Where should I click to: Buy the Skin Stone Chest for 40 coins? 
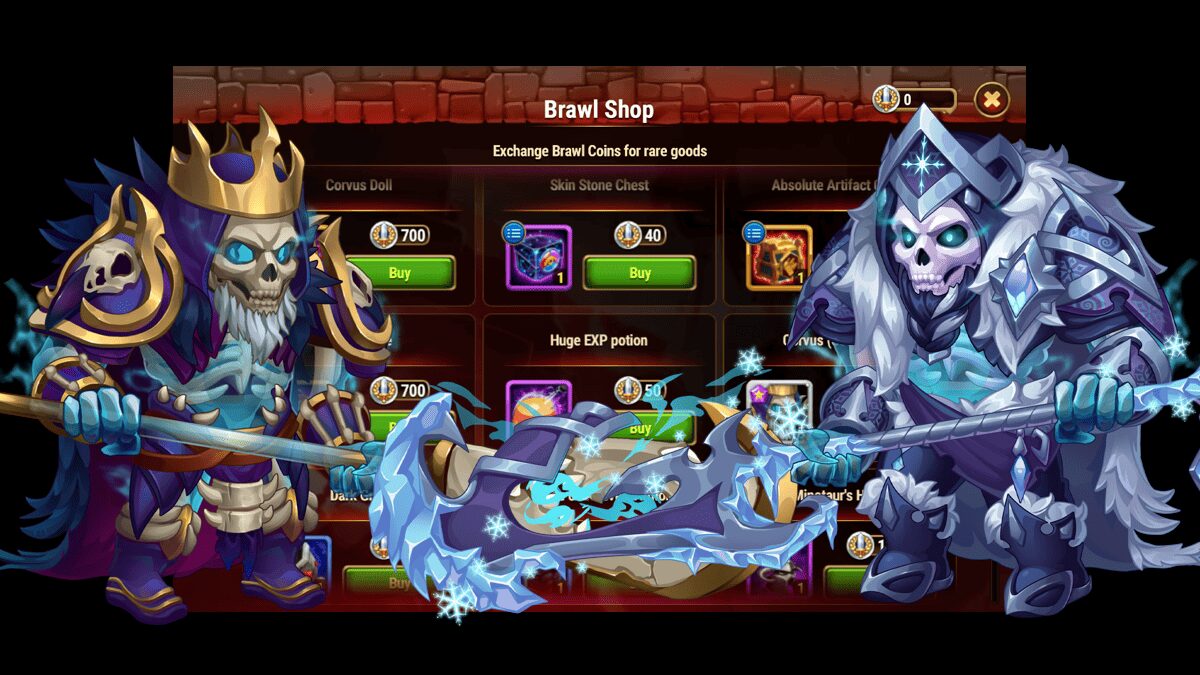[x=639, y=273]
